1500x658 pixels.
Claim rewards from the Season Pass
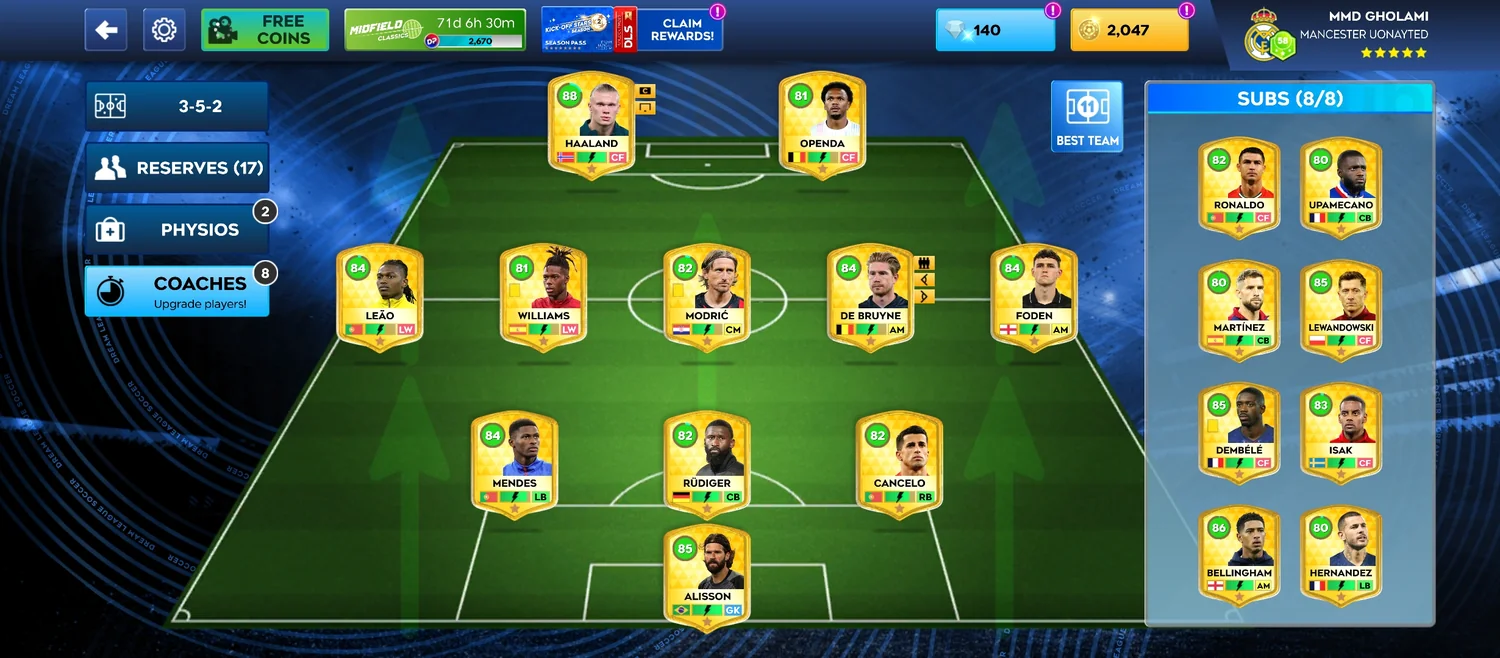pos(632,30)
